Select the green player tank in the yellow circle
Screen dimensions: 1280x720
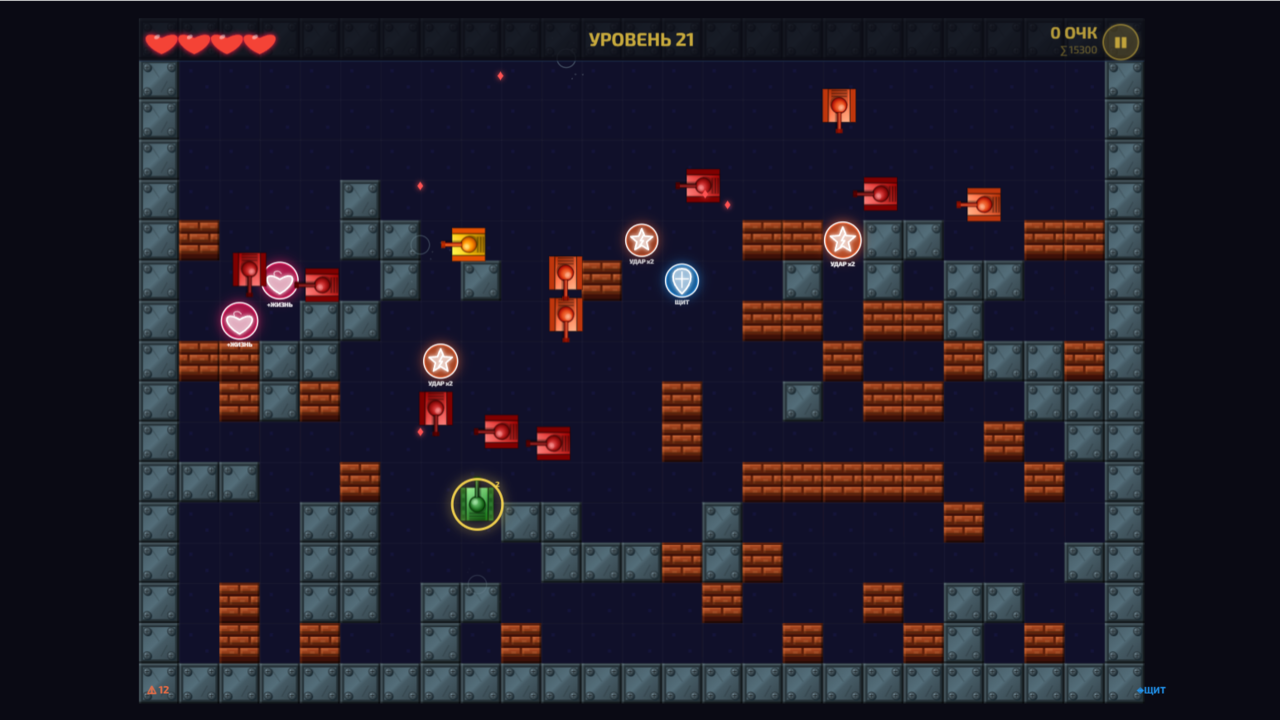477,505
